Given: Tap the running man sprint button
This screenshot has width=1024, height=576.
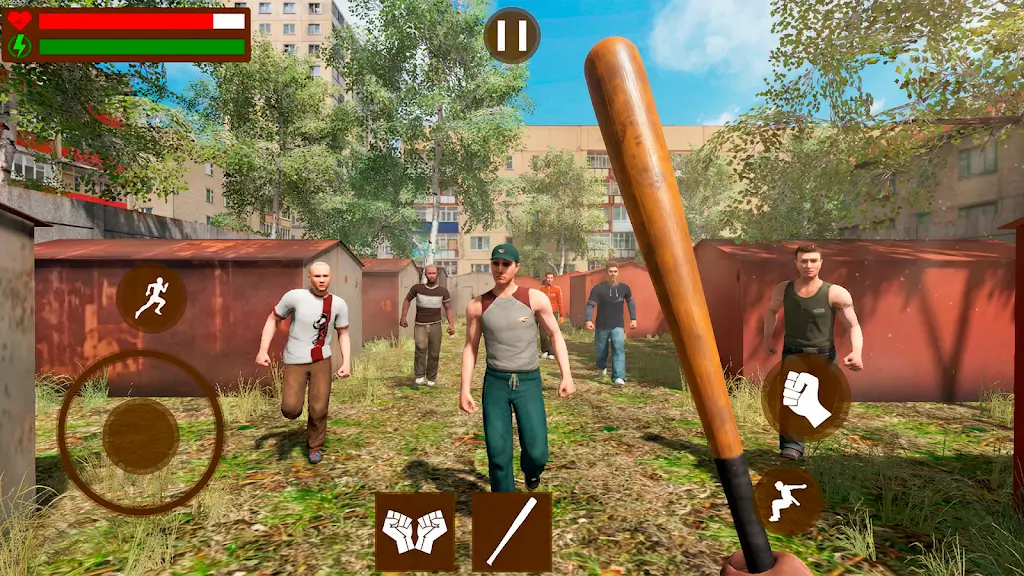Looking at the screenshot, I should 151,298.
